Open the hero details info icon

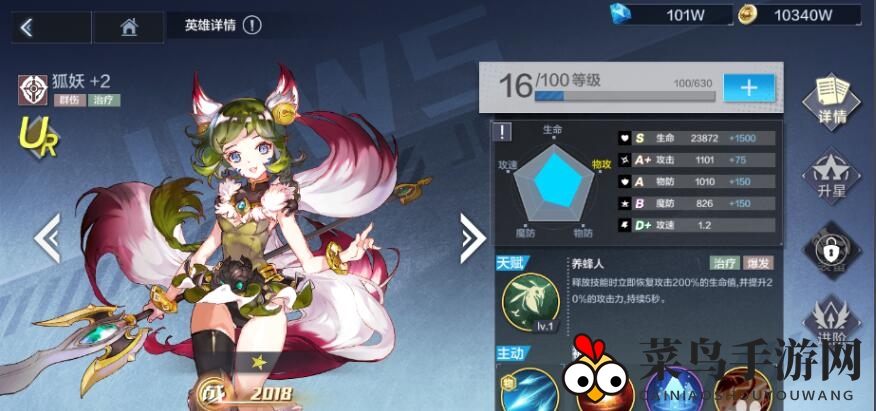(252, 25)
